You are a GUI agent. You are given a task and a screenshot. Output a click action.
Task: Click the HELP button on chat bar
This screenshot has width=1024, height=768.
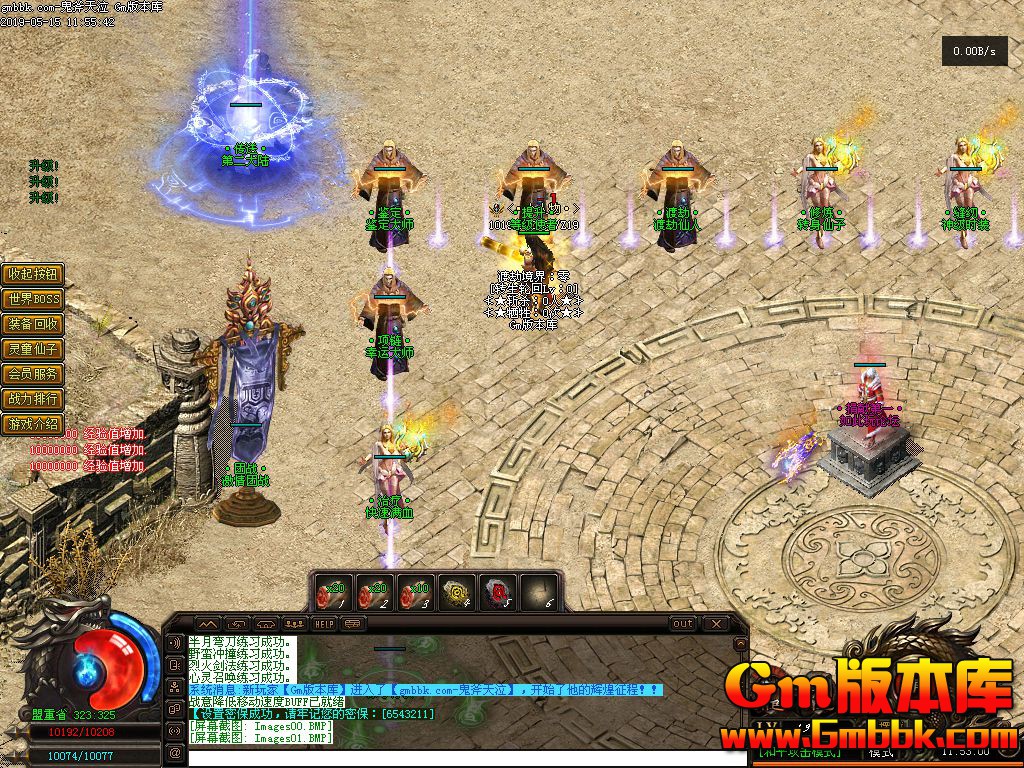pos(324,623)
